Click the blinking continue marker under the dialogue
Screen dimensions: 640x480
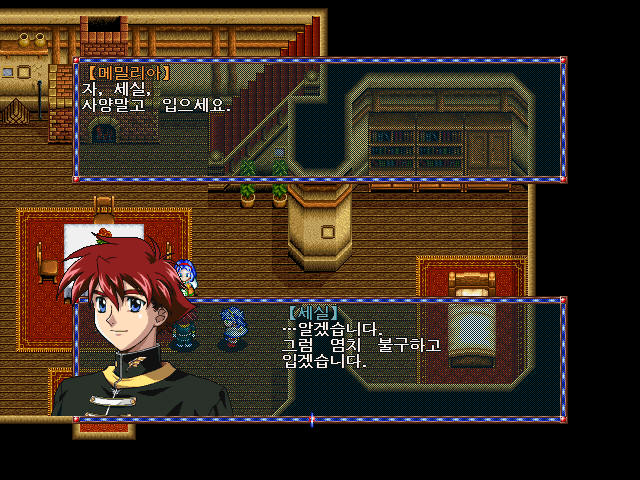[312, 420]
